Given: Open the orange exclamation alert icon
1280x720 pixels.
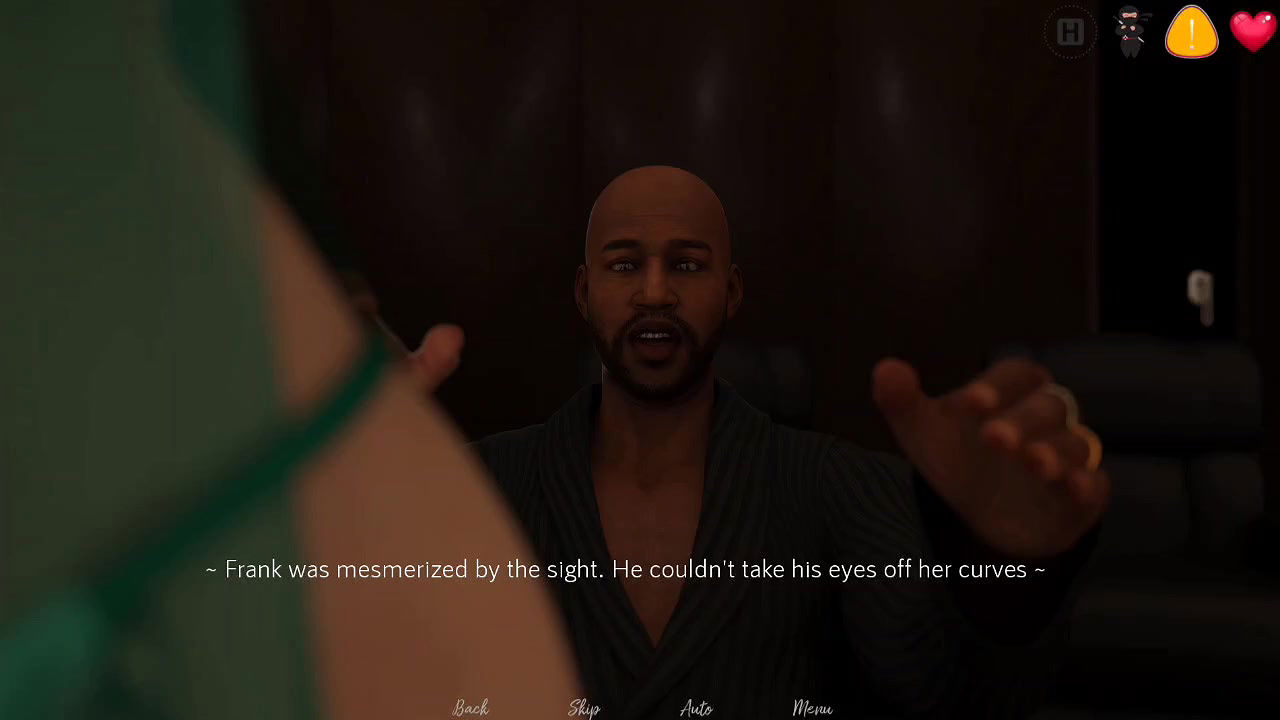Looking at the screenshot, I should (1191, 32).
